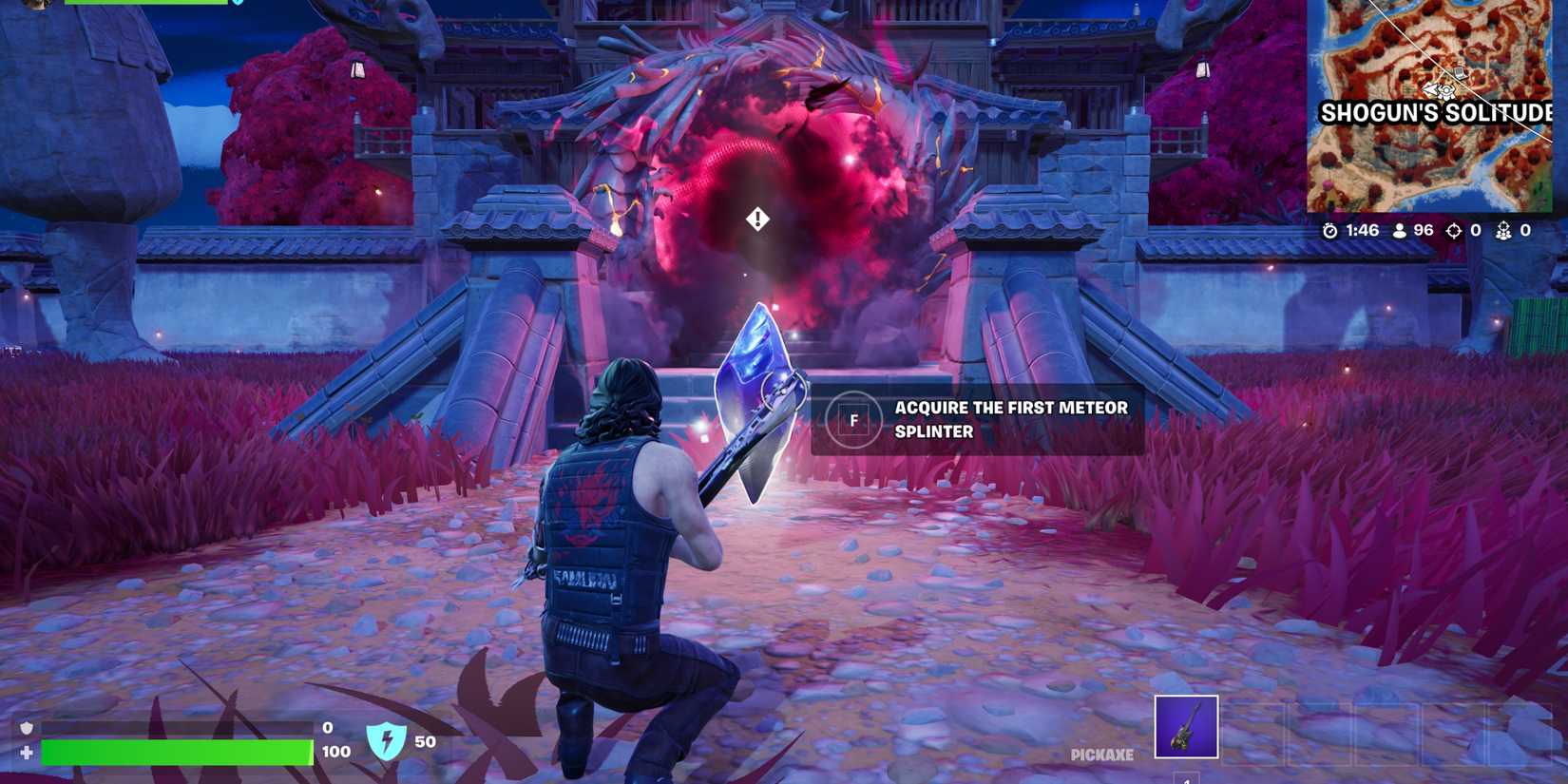Click the crosshair eliminations icon
The image size is (1568, 784).
pyautogui.click(x=1453, y=228)
